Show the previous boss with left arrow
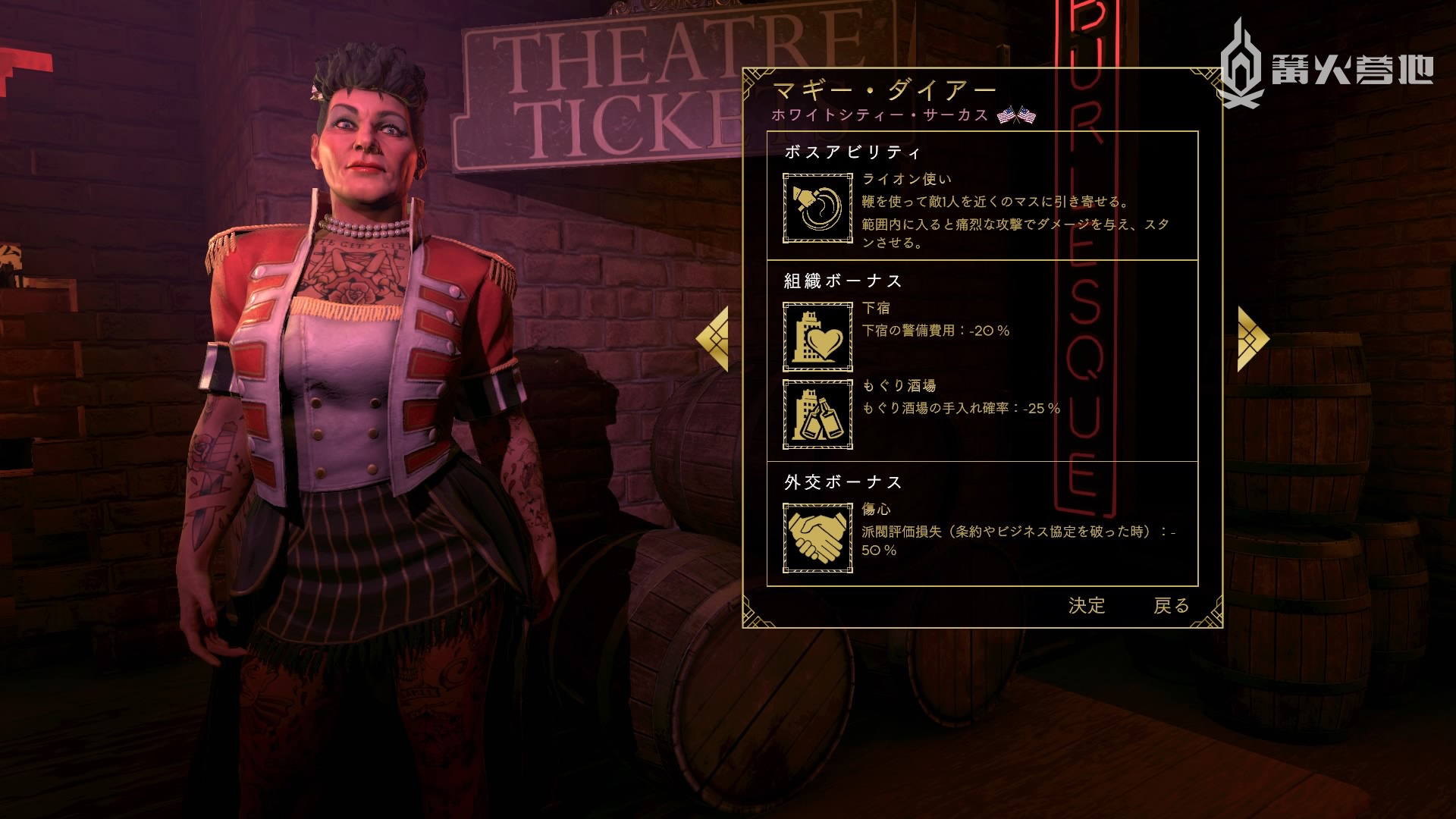The image size is (1456, 819). pos(713,339)
